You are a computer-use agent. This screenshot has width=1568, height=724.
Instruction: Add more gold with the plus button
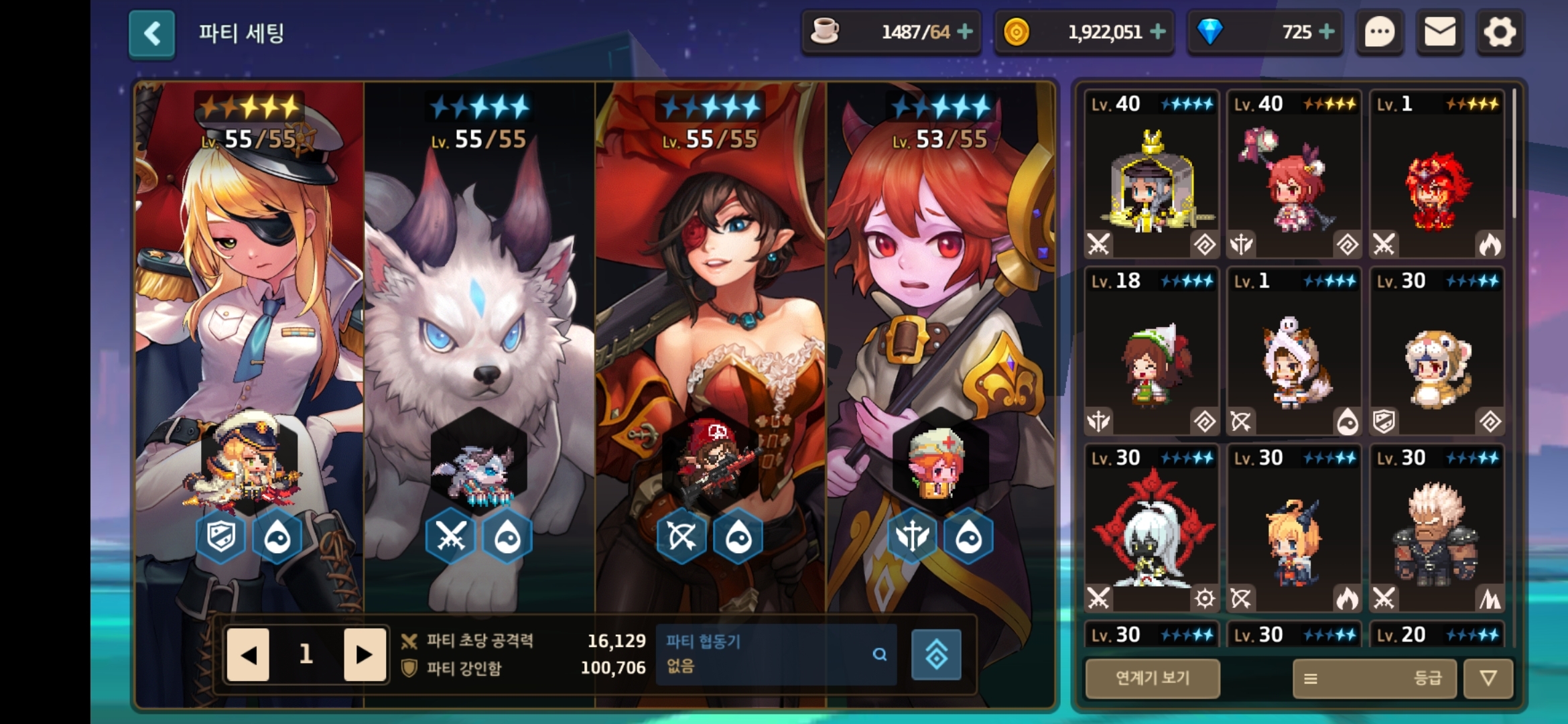[x=1158, y=32]
